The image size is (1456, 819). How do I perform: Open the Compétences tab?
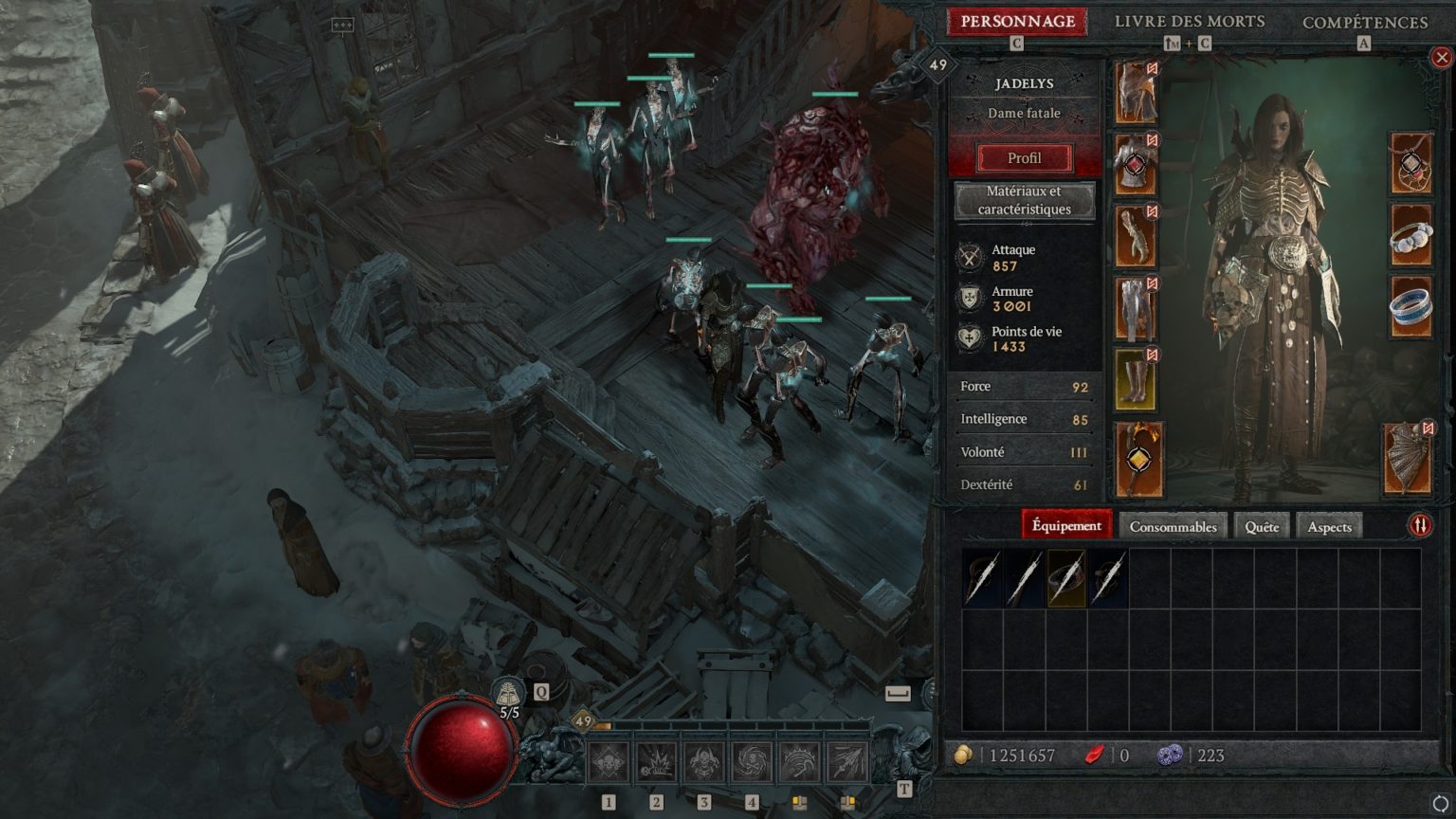(1364, 22)
